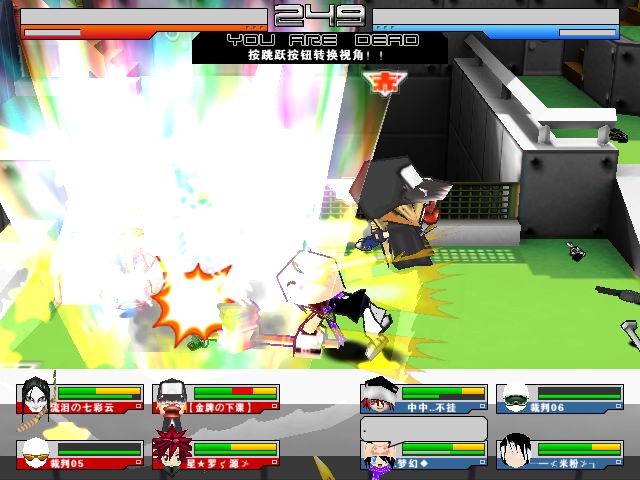Select the 米粉 player panel

[560, 455]
